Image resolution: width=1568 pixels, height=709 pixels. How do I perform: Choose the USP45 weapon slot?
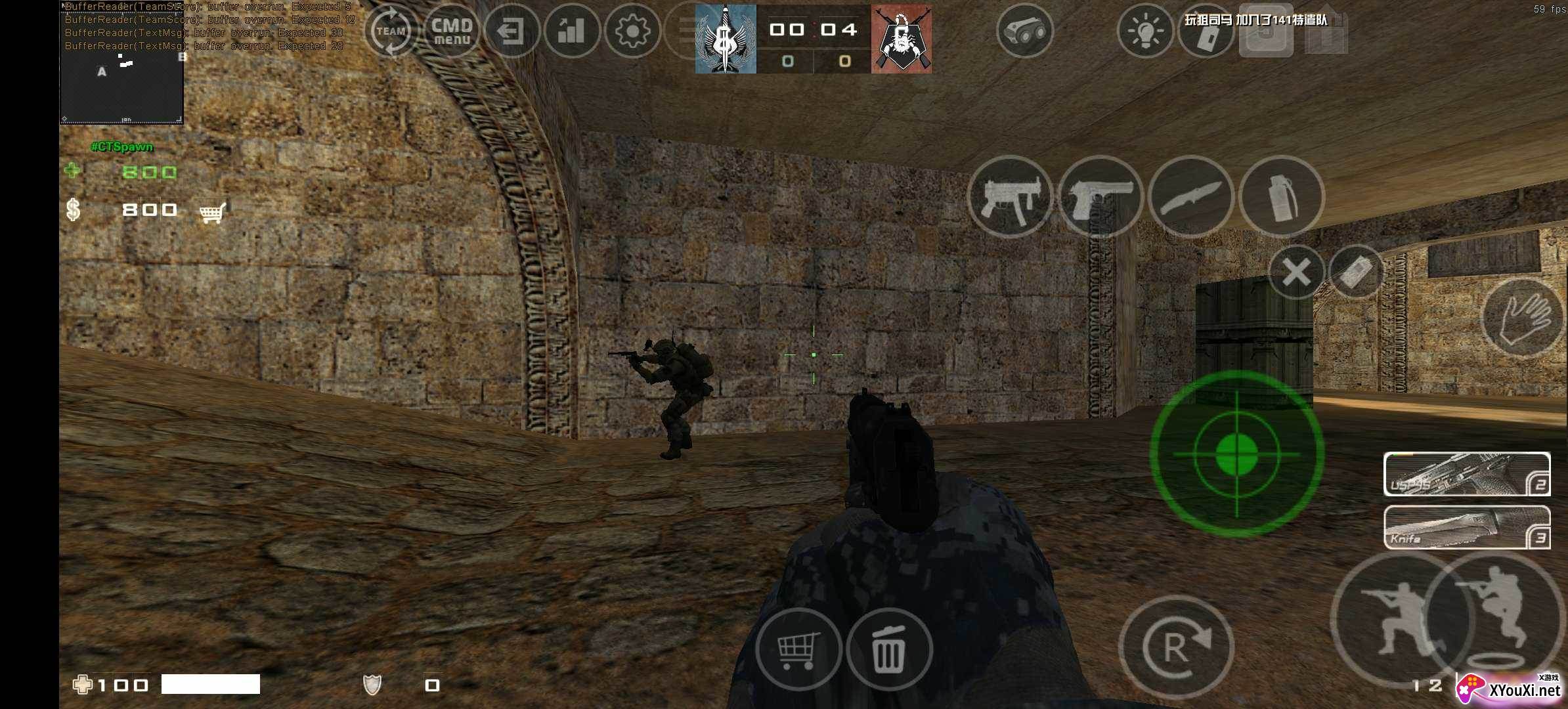1466,474
